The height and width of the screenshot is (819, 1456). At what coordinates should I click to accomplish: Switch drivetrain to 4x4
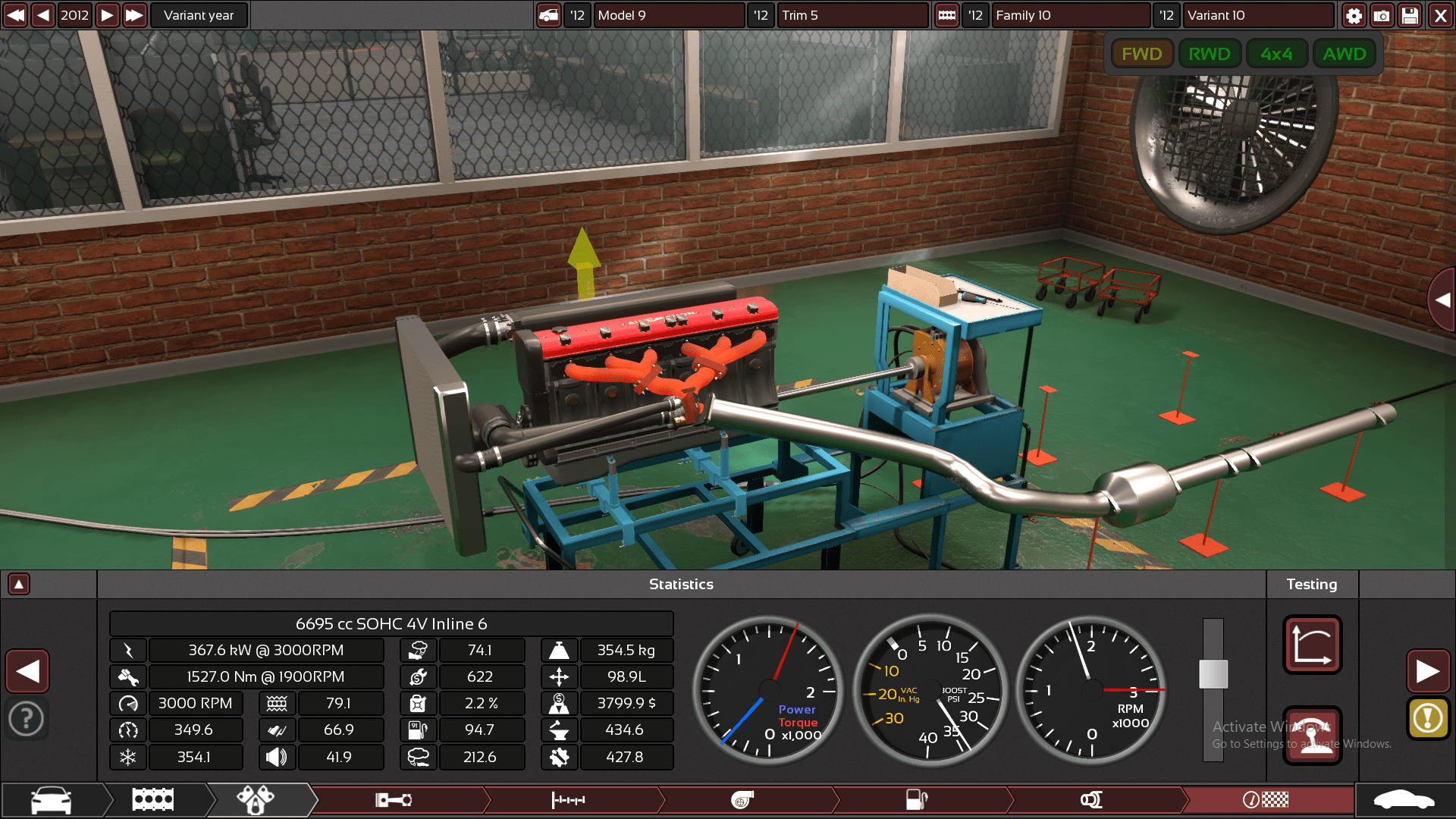pyautogui.click(x=1276, y=53)
